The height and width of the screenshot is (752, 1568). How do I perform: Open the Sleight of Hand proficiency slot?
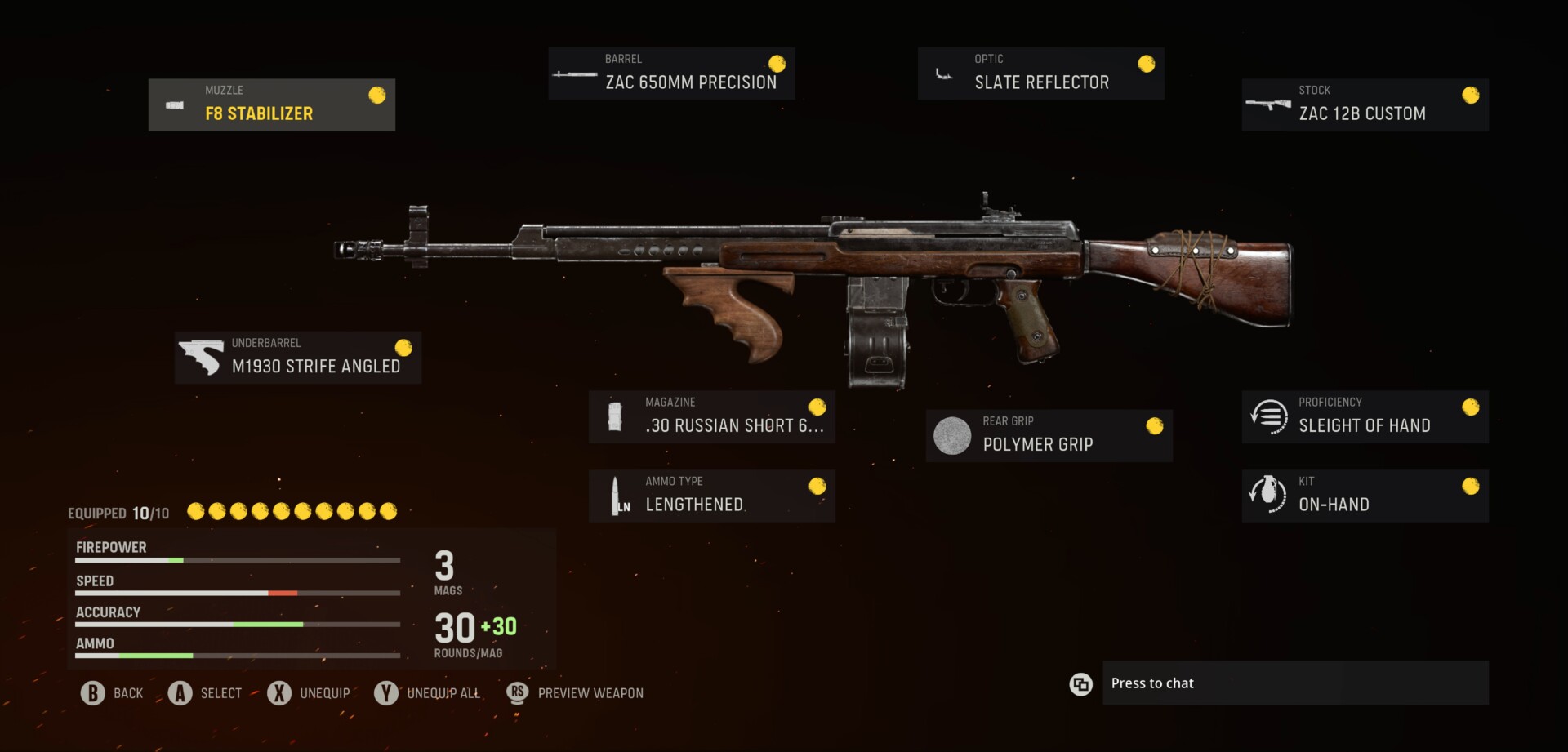[1365, 416]
